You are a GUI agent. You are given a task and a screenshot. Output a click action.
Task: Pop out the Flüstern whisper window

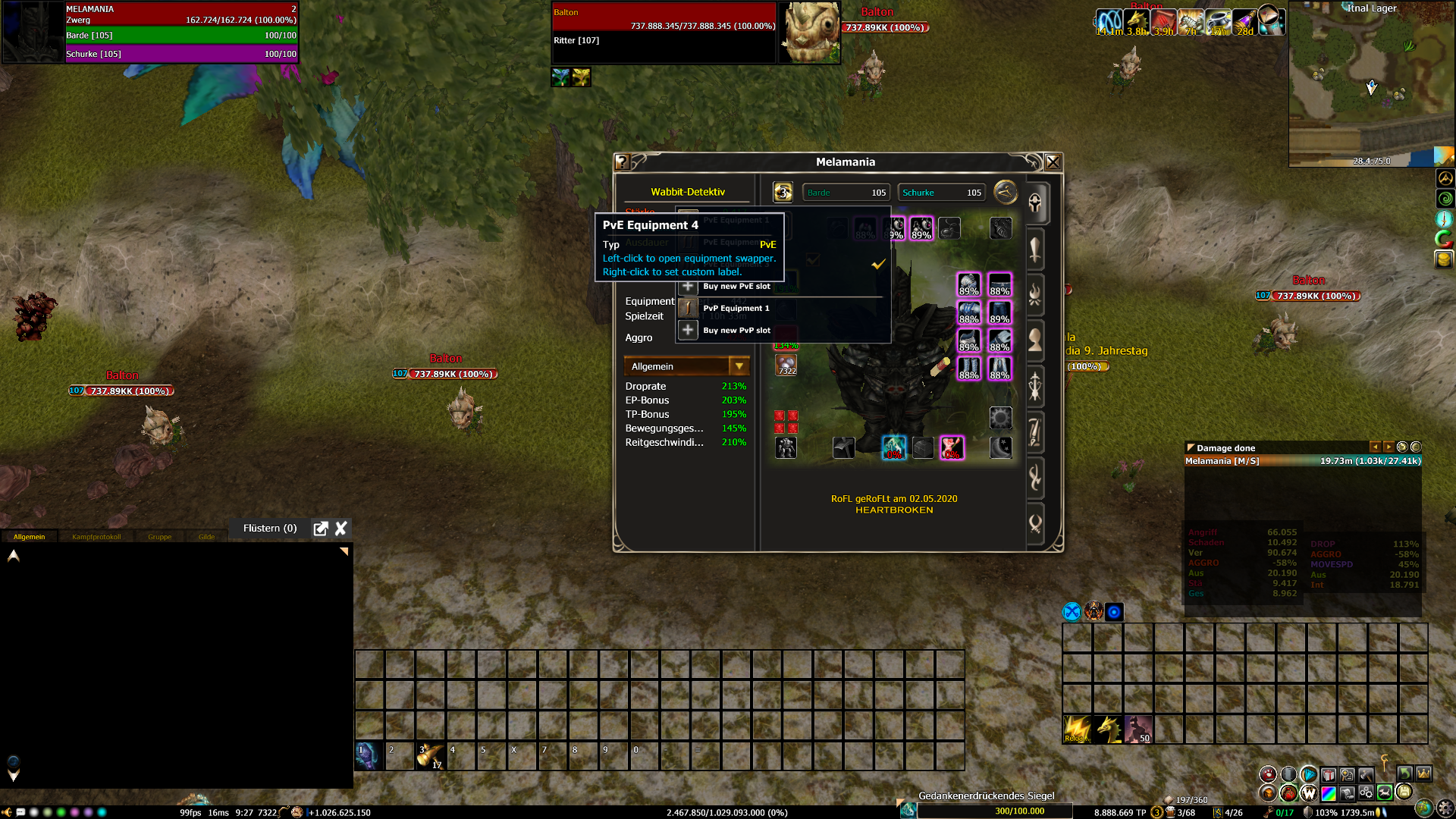tap(321, 529)
